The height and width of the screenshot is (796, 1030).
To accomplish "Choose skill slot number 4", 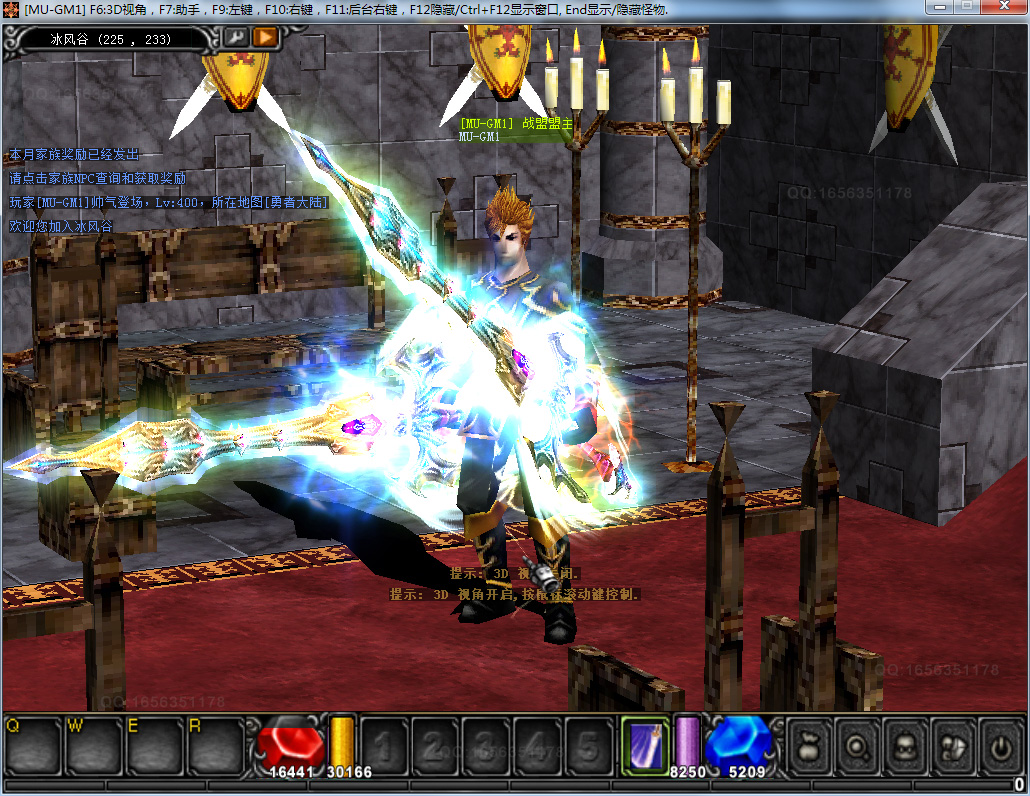I will tap(537, 746).
